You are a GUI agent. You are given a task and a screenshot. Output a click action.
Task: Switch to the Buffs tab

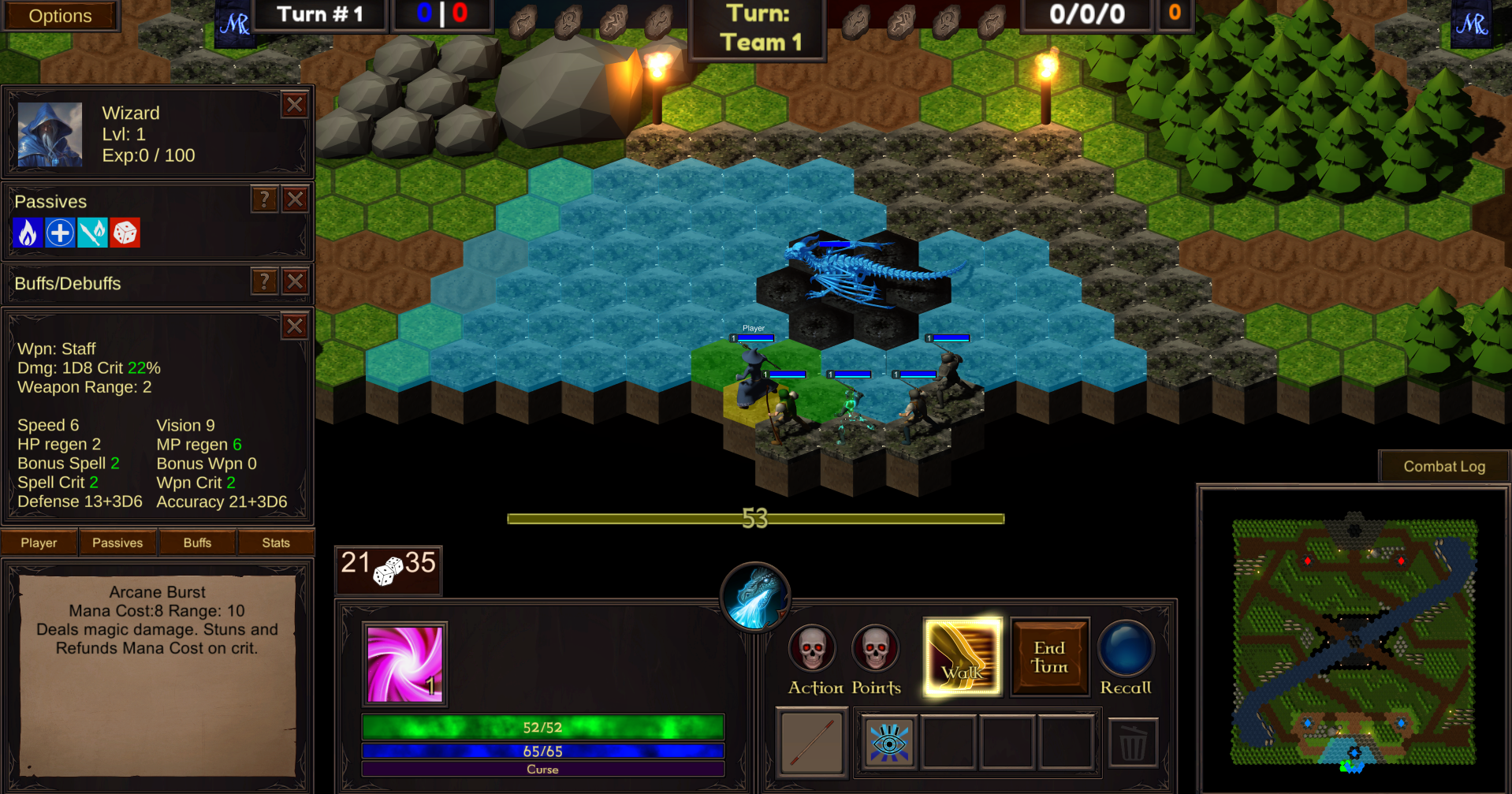tap(196, 542)
